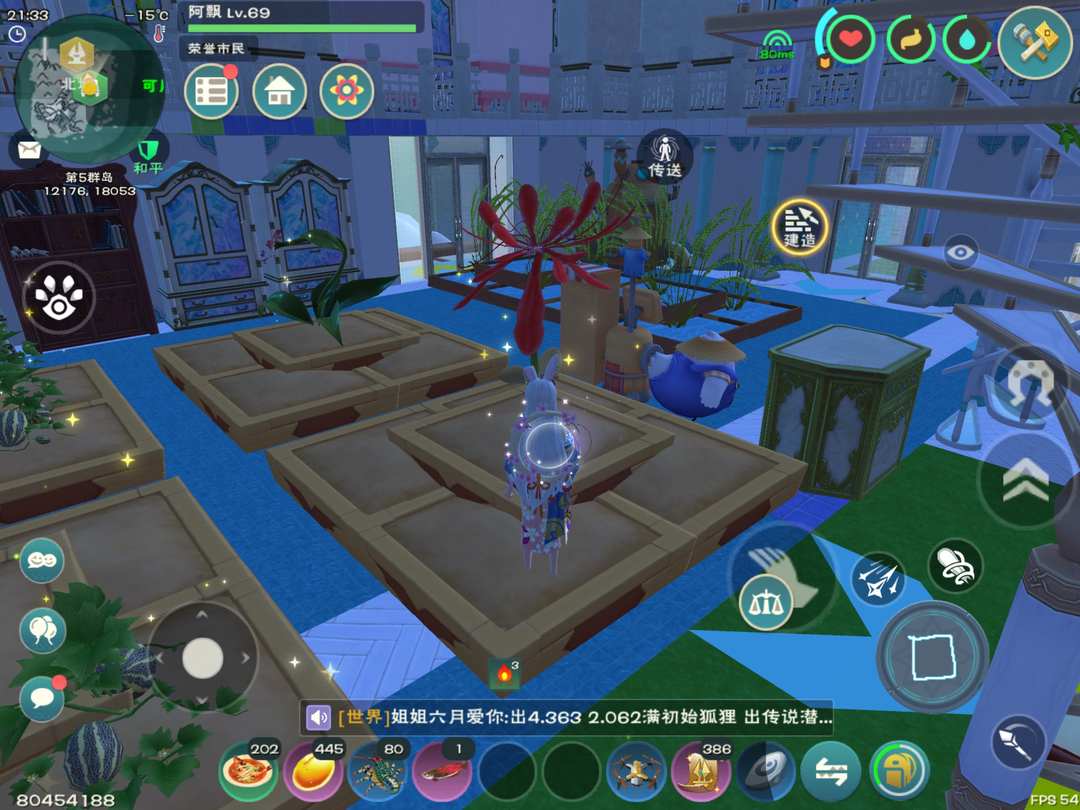Open the flower icon menu

(346, 91)
